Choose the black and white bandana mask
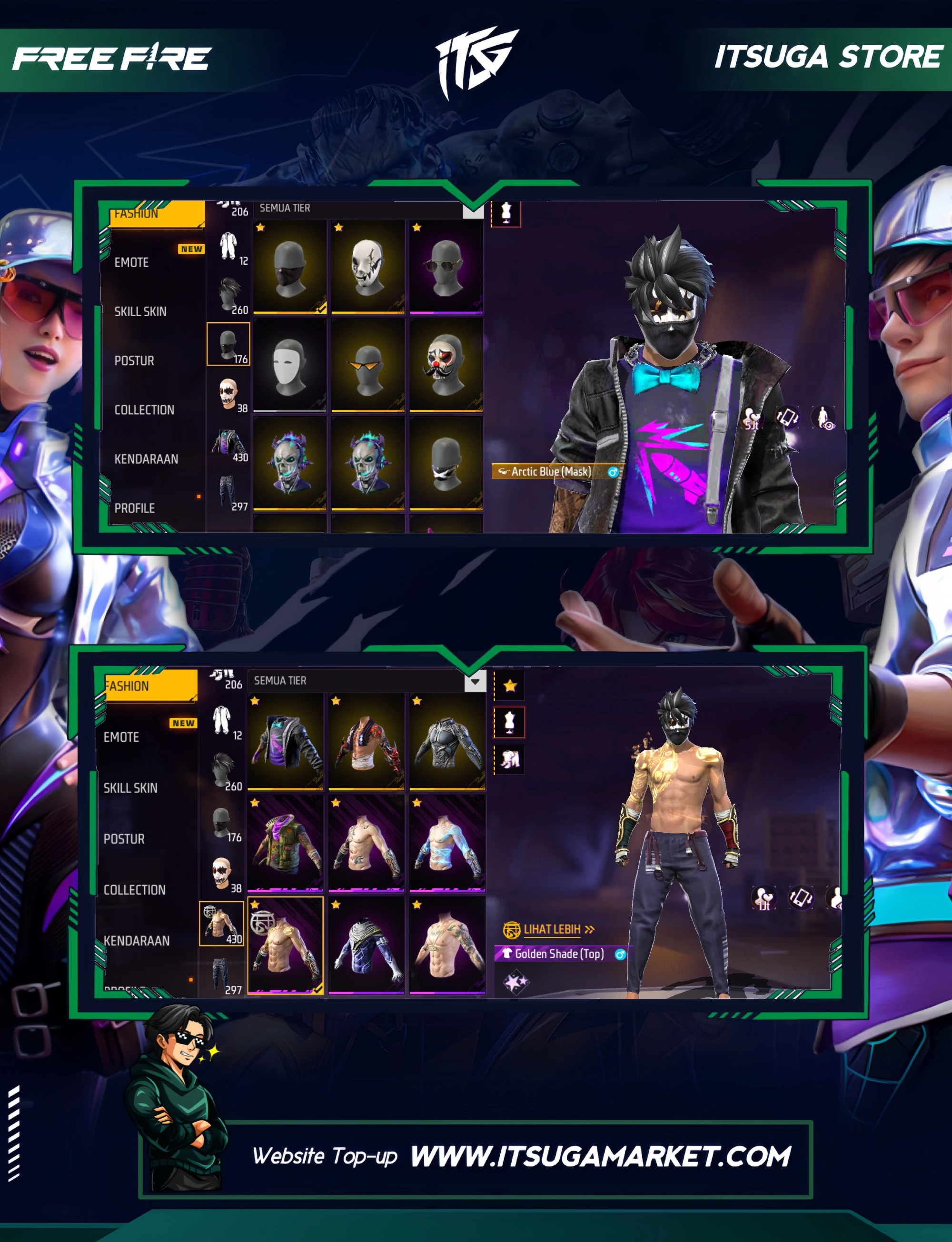This screenshot has height=1242, width=952. [446, 463]
